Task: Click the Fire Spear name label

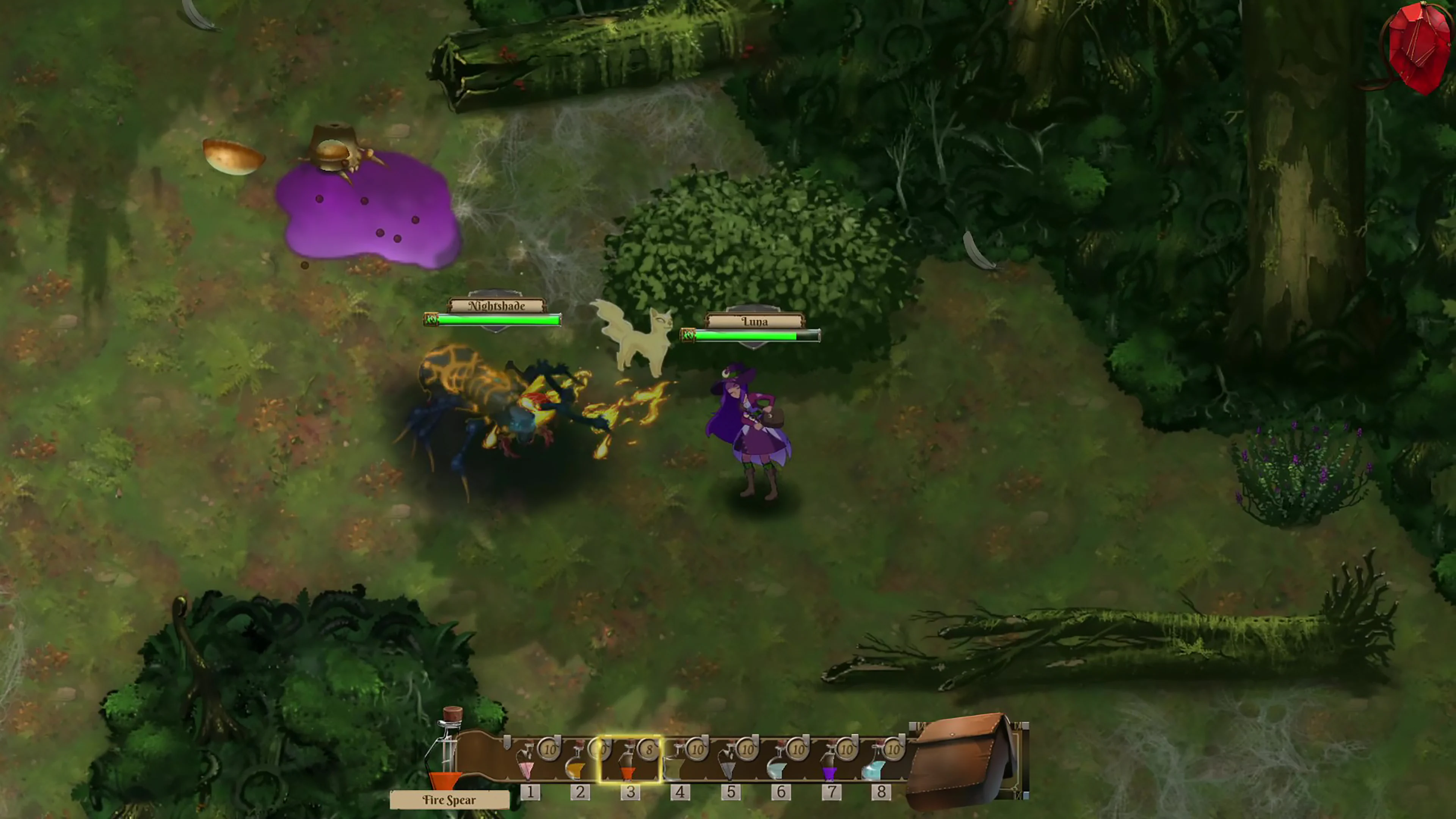Action: pyautogui.click(x=449, y=800)
